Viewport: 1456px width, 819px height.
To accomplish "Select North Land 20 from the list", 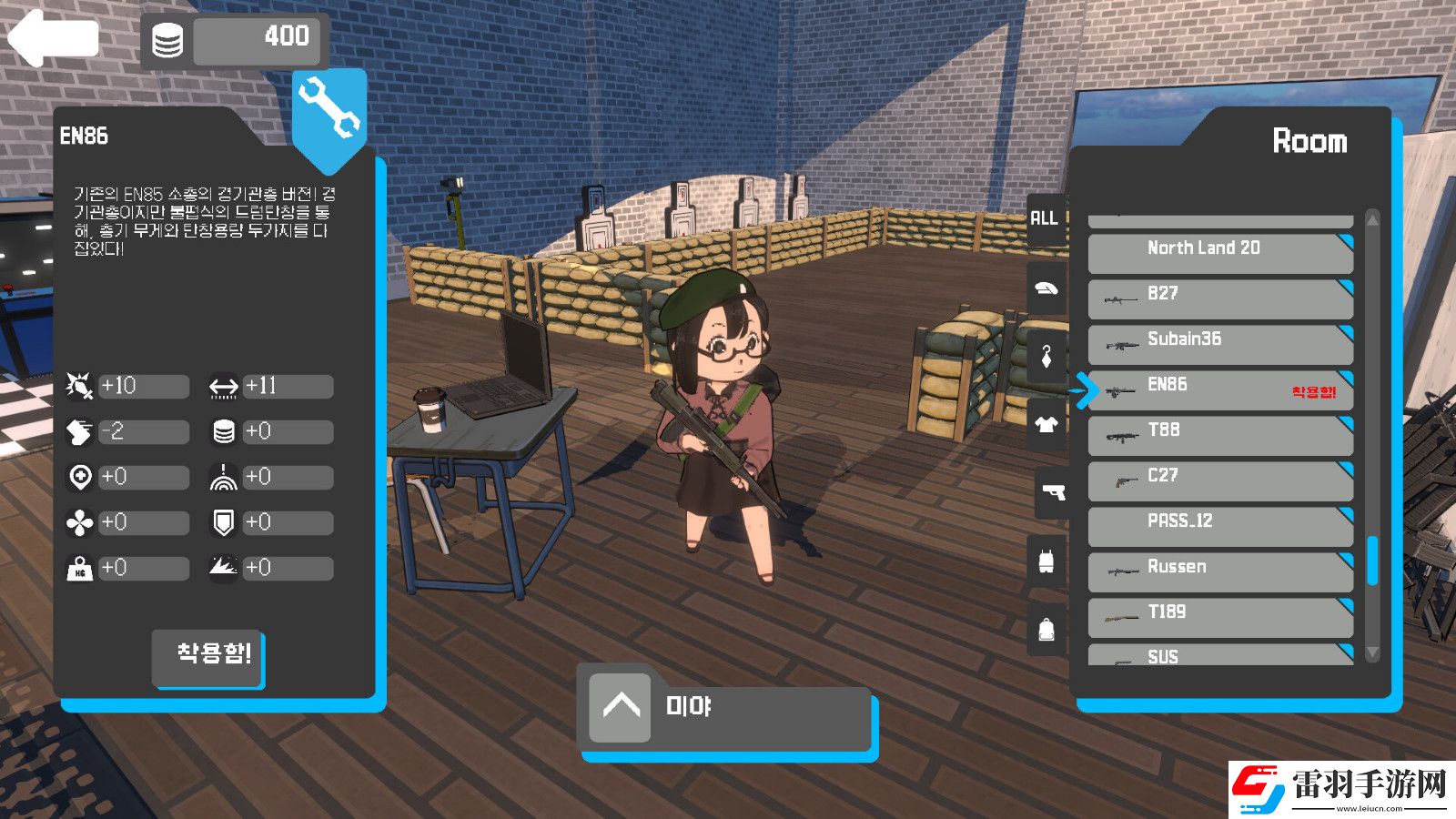I will pos(1219,252).
